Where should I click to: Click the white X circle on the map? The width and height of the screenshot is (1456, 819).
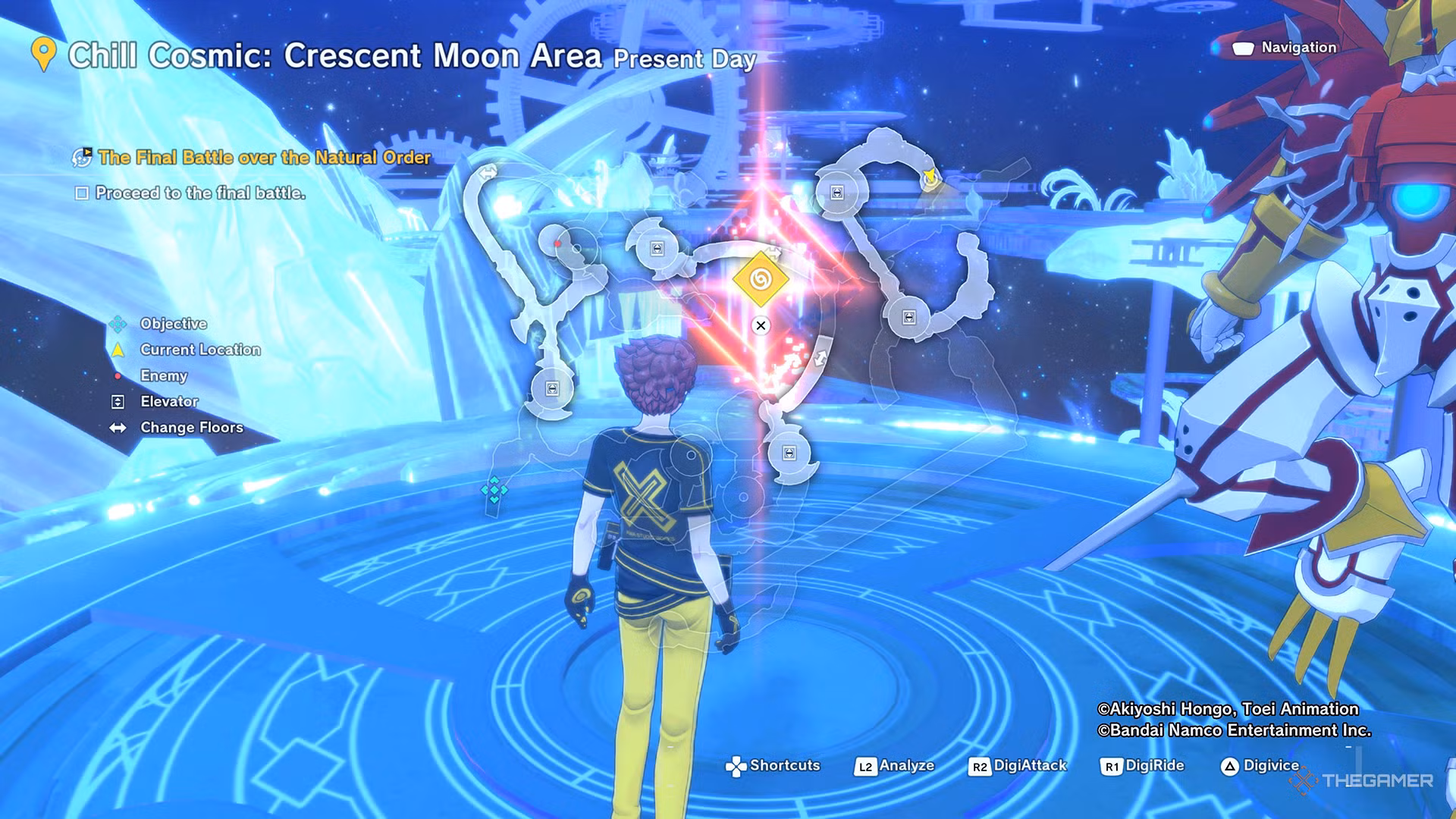pyautogui.click(x=761, y=325)
